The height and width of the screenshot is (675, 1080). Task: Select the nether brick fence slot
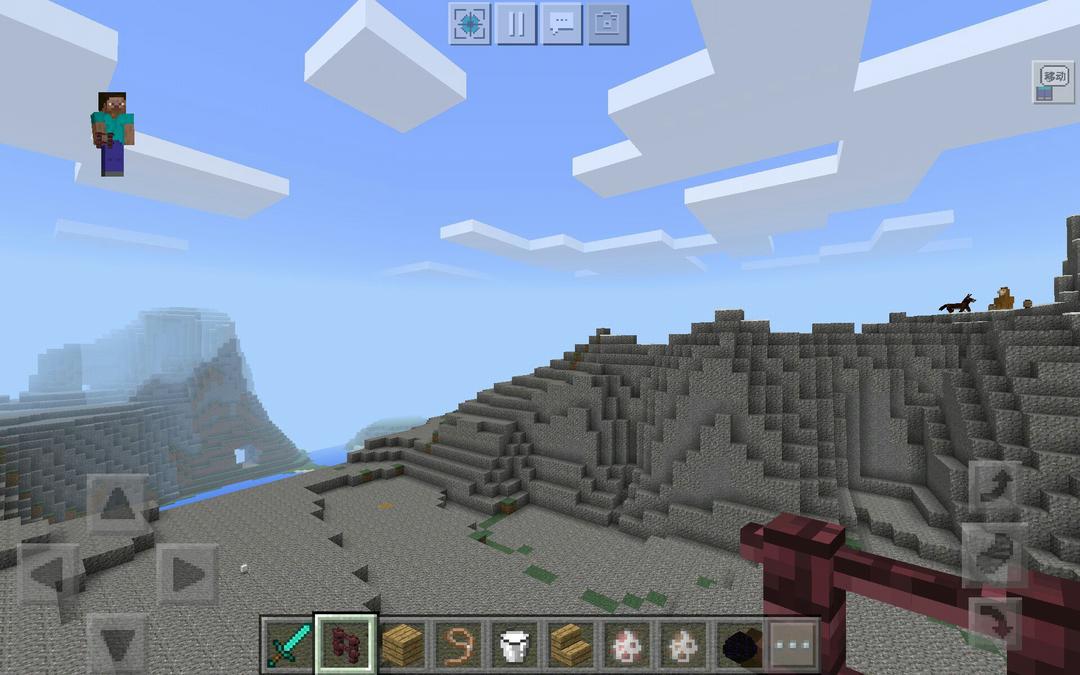click(x=346, y=645)
